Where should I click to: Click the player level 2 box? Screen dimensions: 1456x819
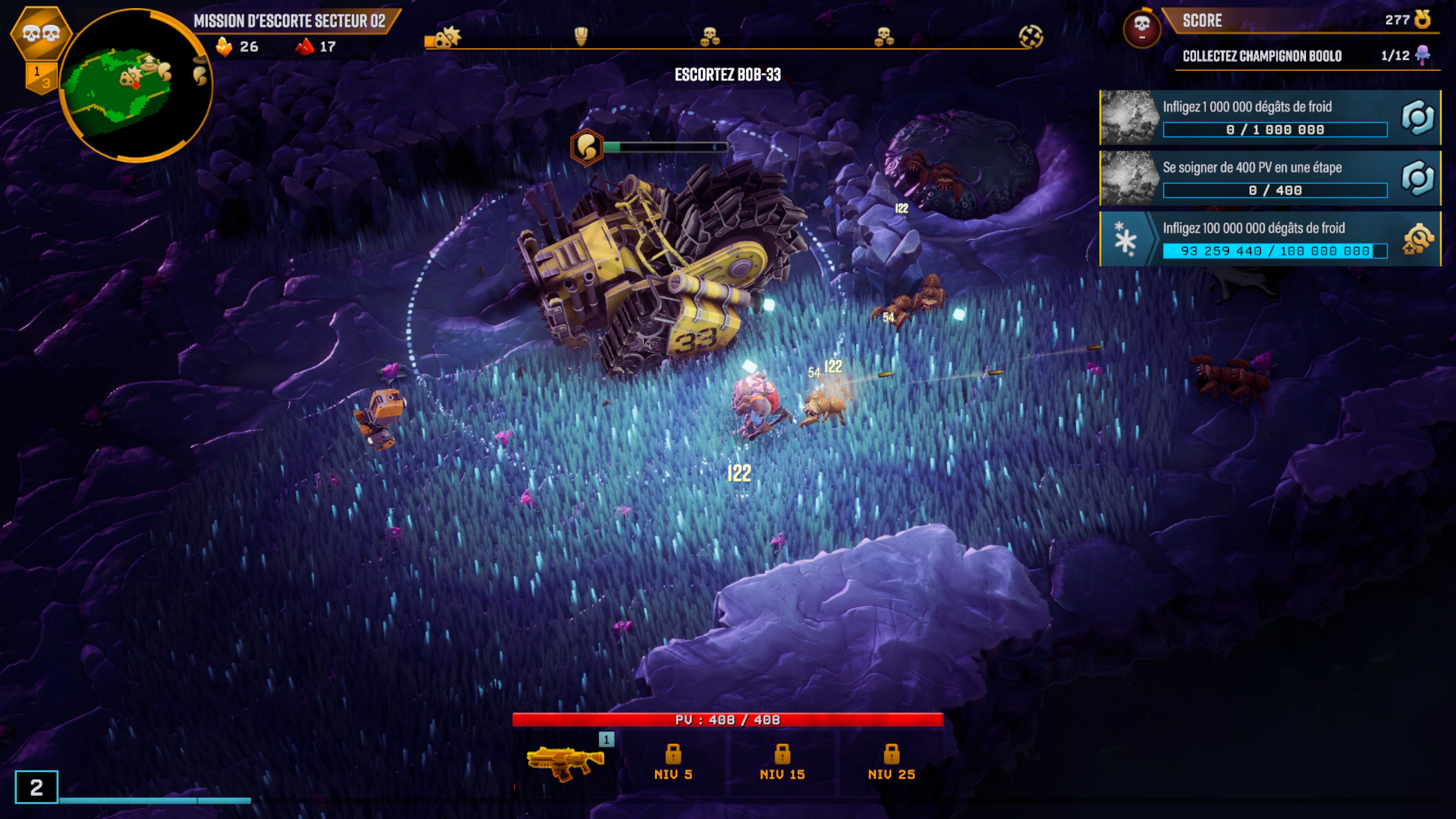[36, 787]
